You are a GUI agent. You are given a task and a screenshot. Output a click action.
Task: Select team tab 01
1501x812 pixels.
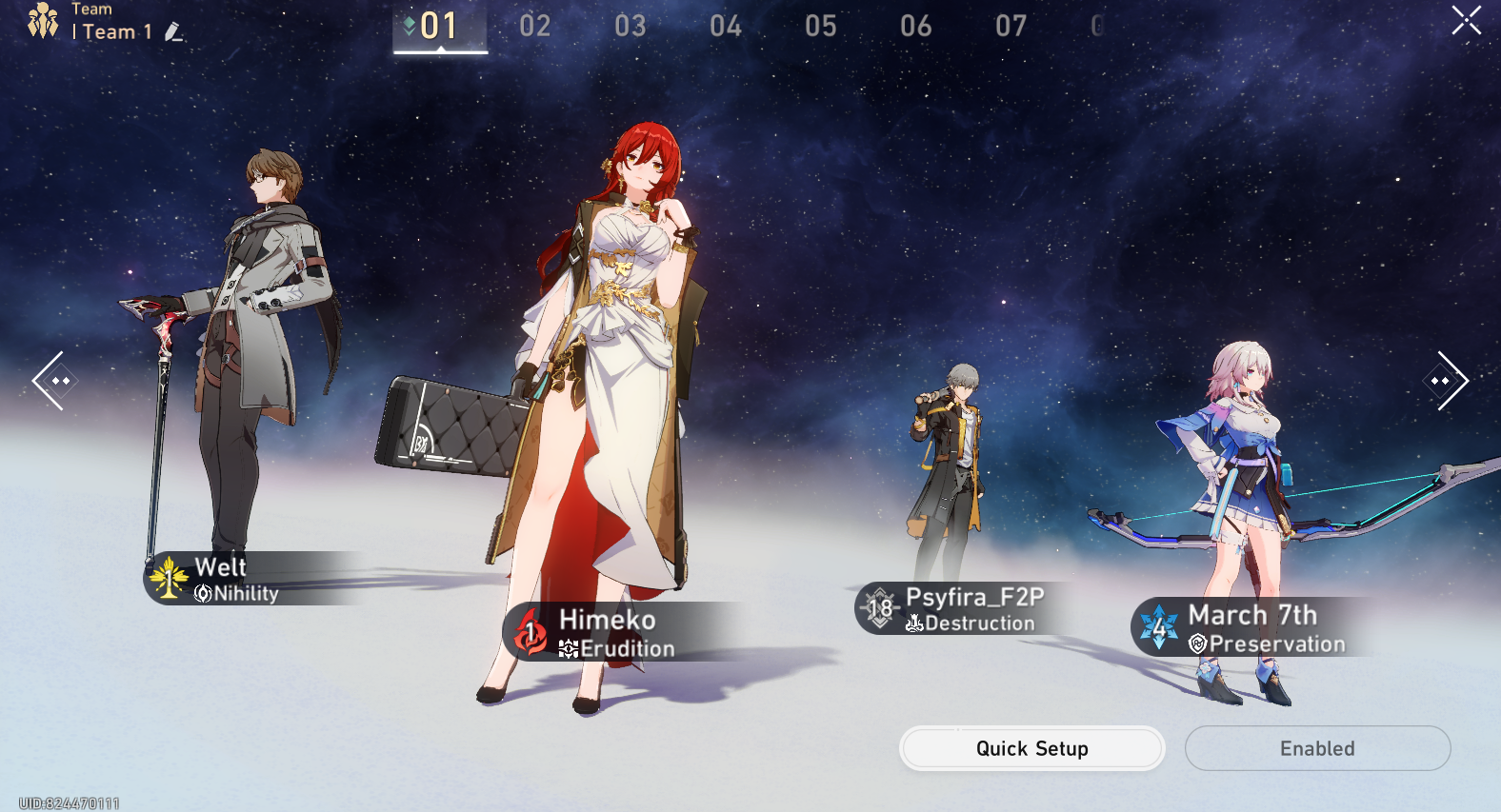(x=439, y=26)
